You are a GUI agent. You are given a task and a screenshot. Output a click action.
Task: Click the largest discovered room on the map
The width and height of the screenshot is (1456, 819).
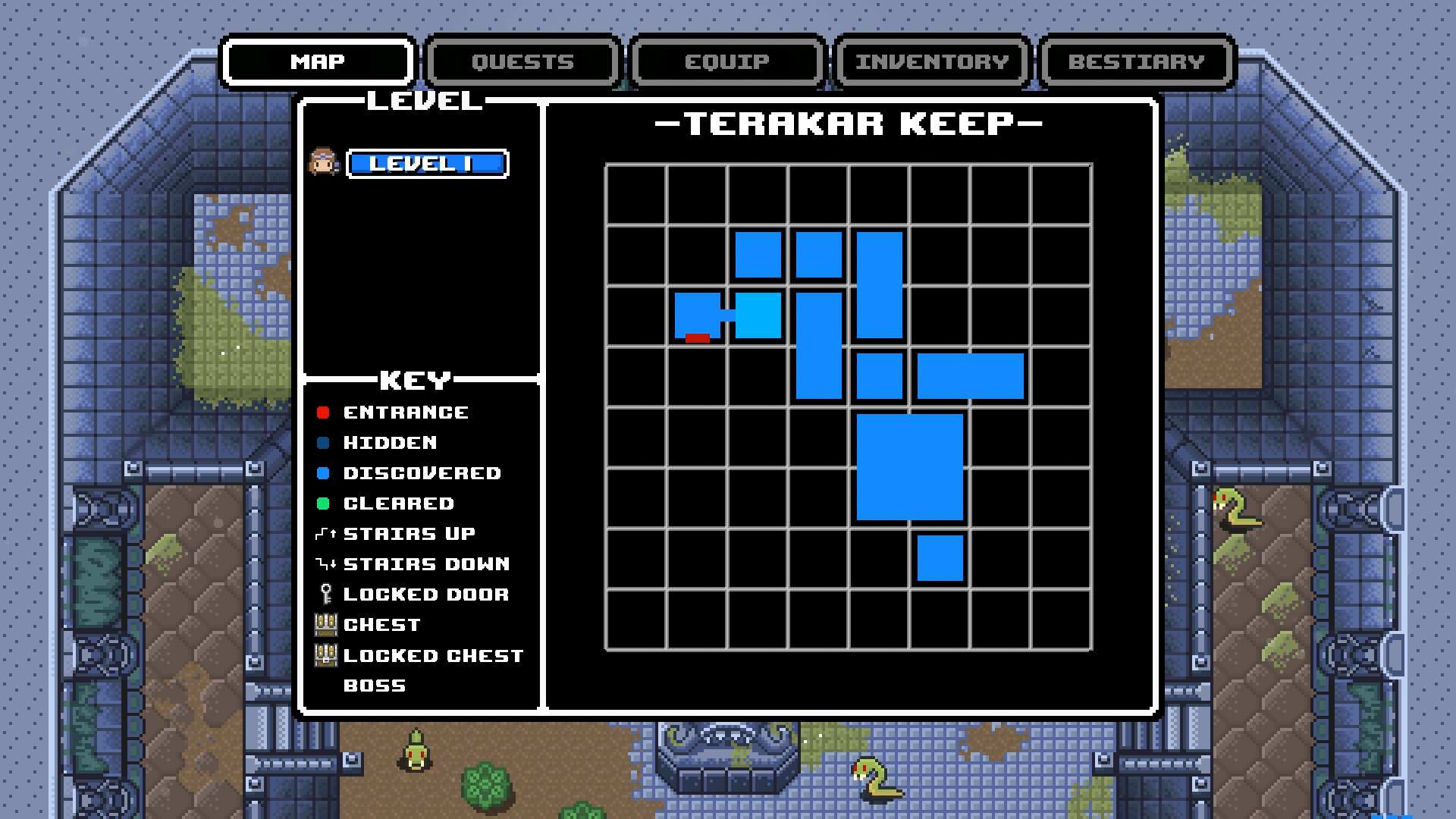[x=910, y=466]
